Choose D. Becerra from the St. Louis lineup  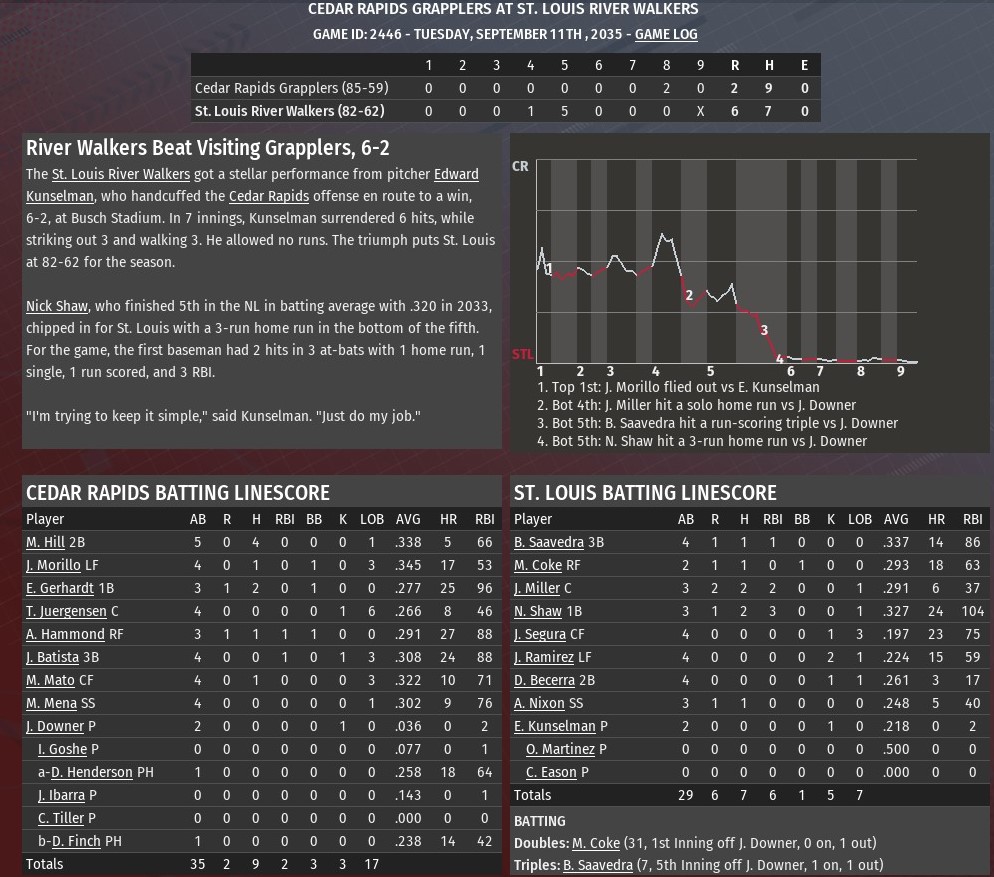544,680
